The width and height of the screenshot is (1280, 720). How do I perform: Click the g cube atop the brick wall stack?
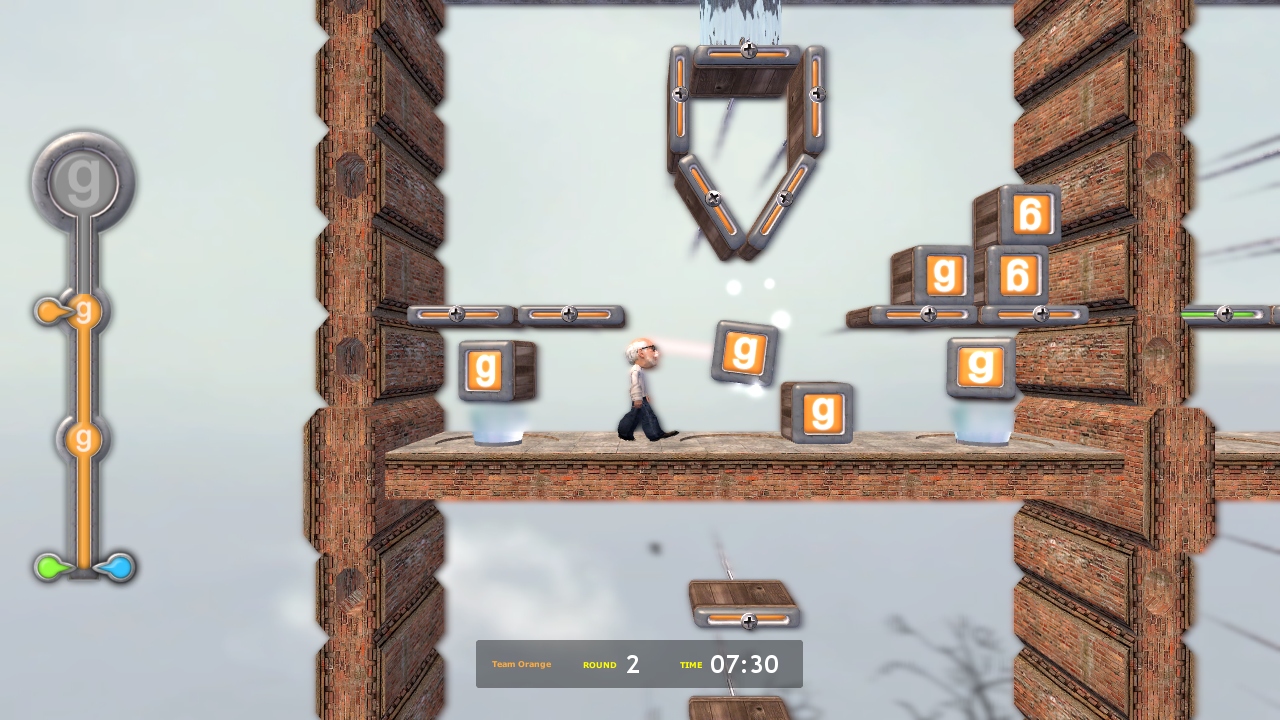[945, 275]
